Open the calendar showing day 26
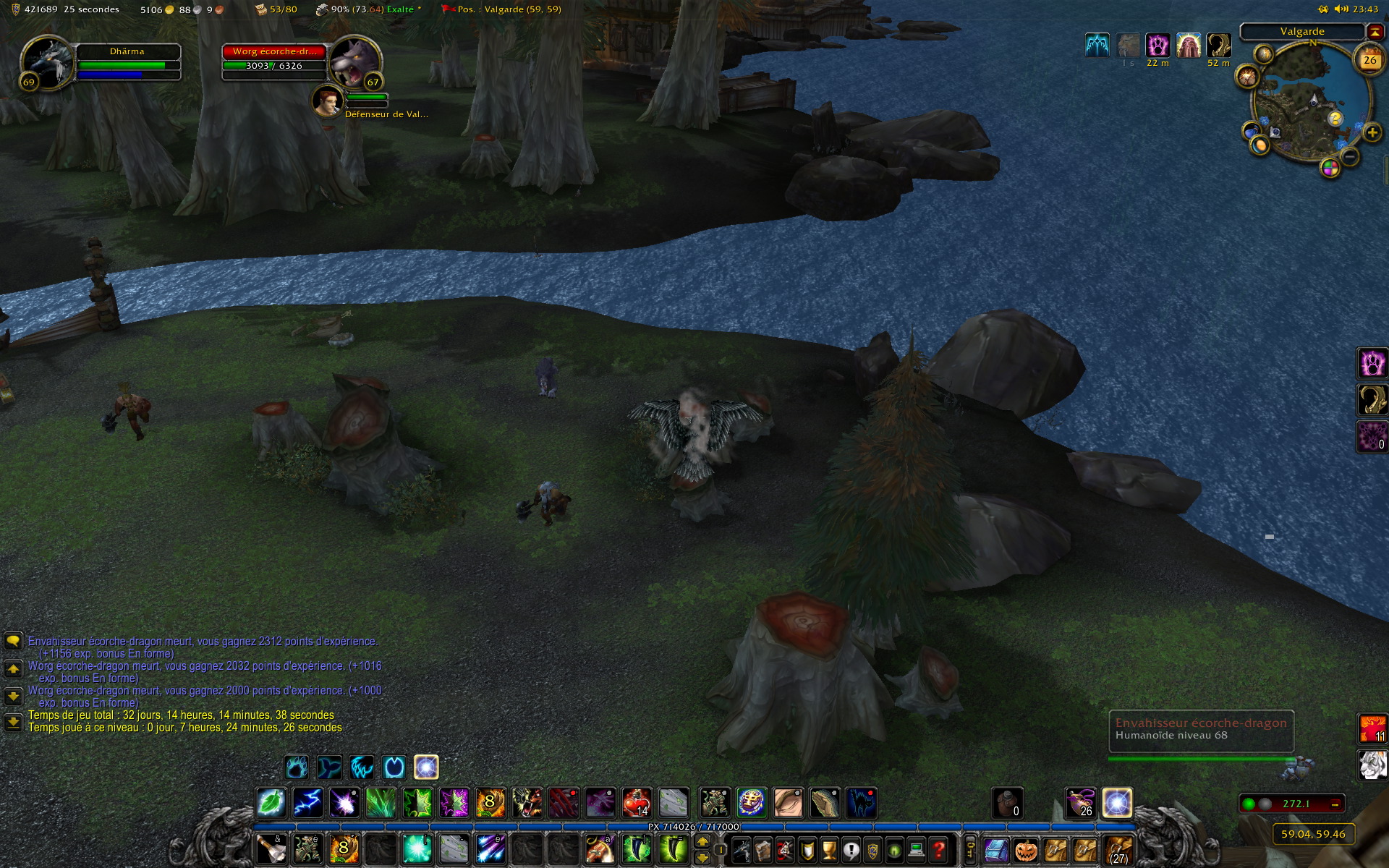1389x868 pixels. point(1369,61)
